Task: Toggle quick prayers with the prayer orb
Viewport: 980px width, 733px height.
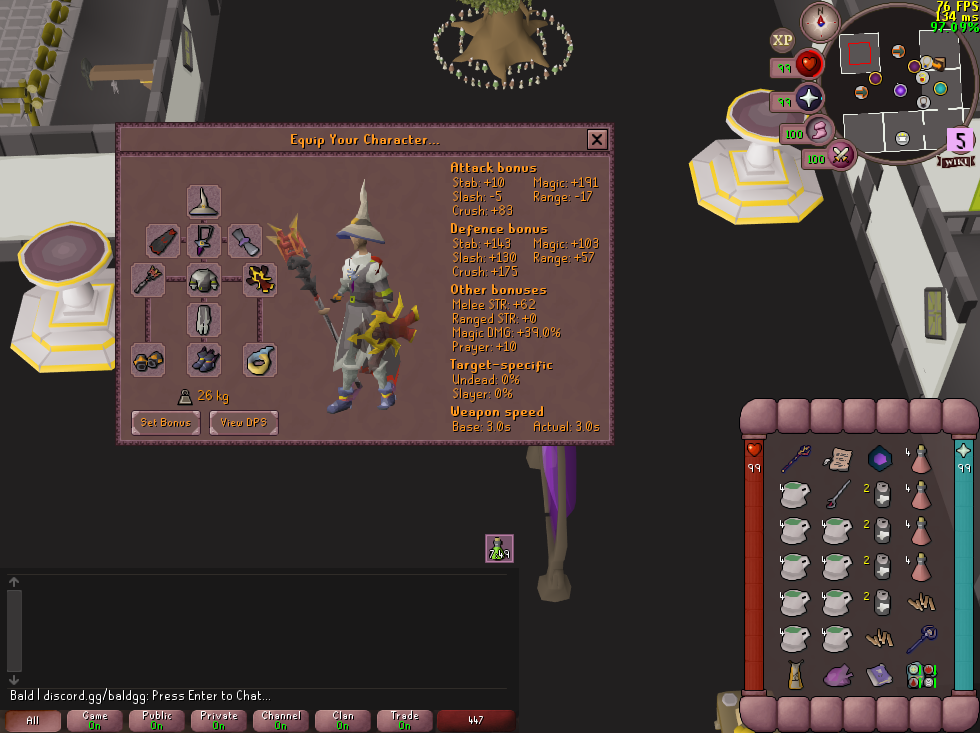Action: pos(808,99)
